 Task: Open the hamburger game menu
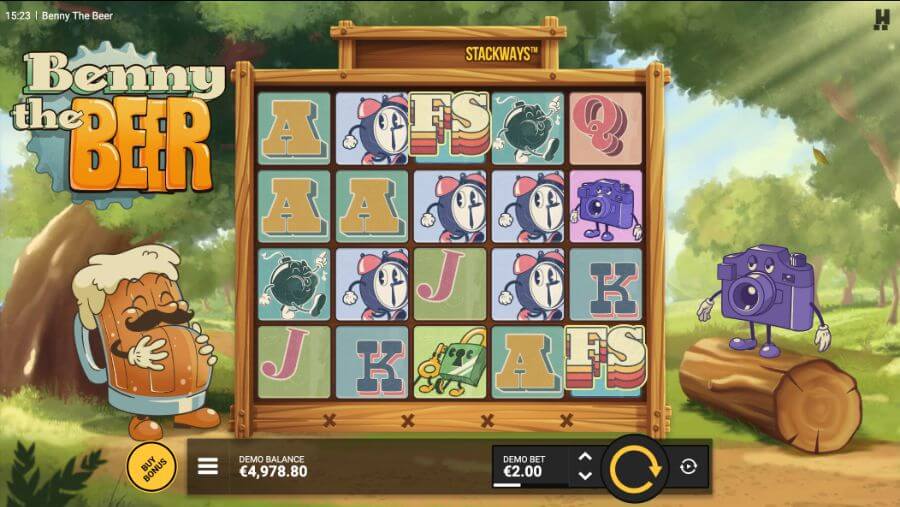[x=208, y=467]
